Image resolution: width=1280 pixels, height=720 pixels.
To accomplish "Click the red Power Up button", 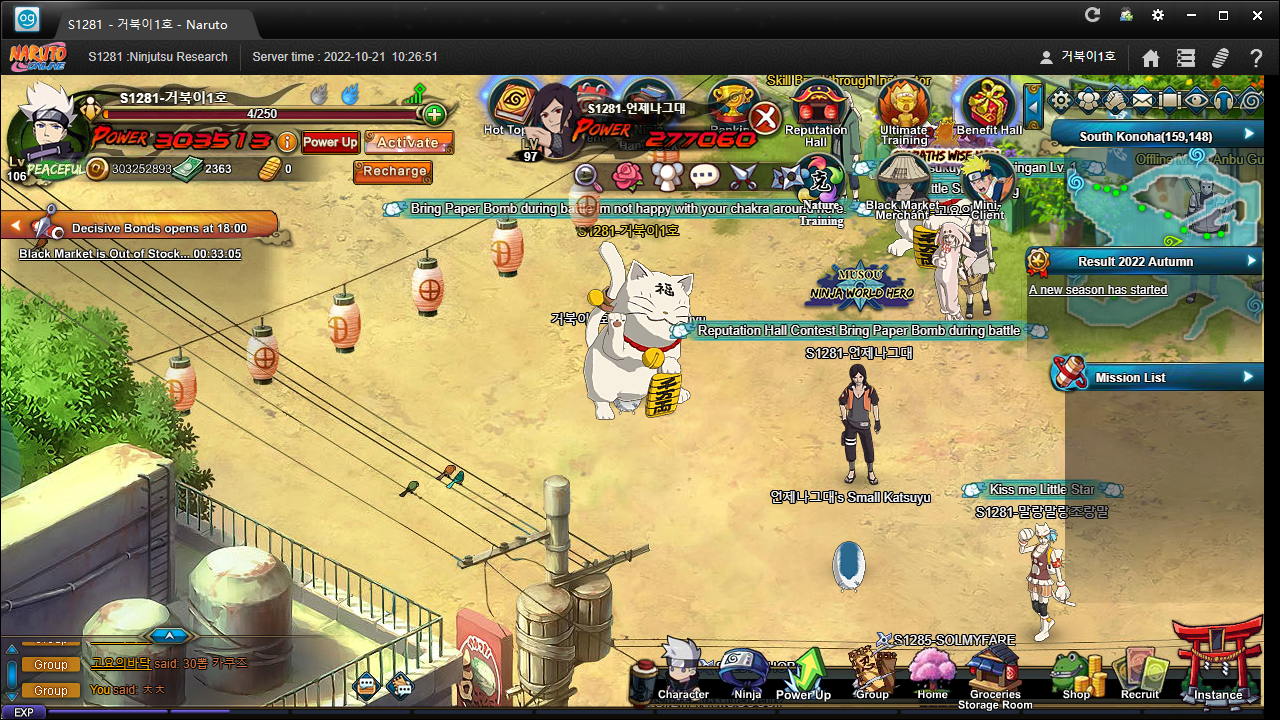I will [329, 142].
